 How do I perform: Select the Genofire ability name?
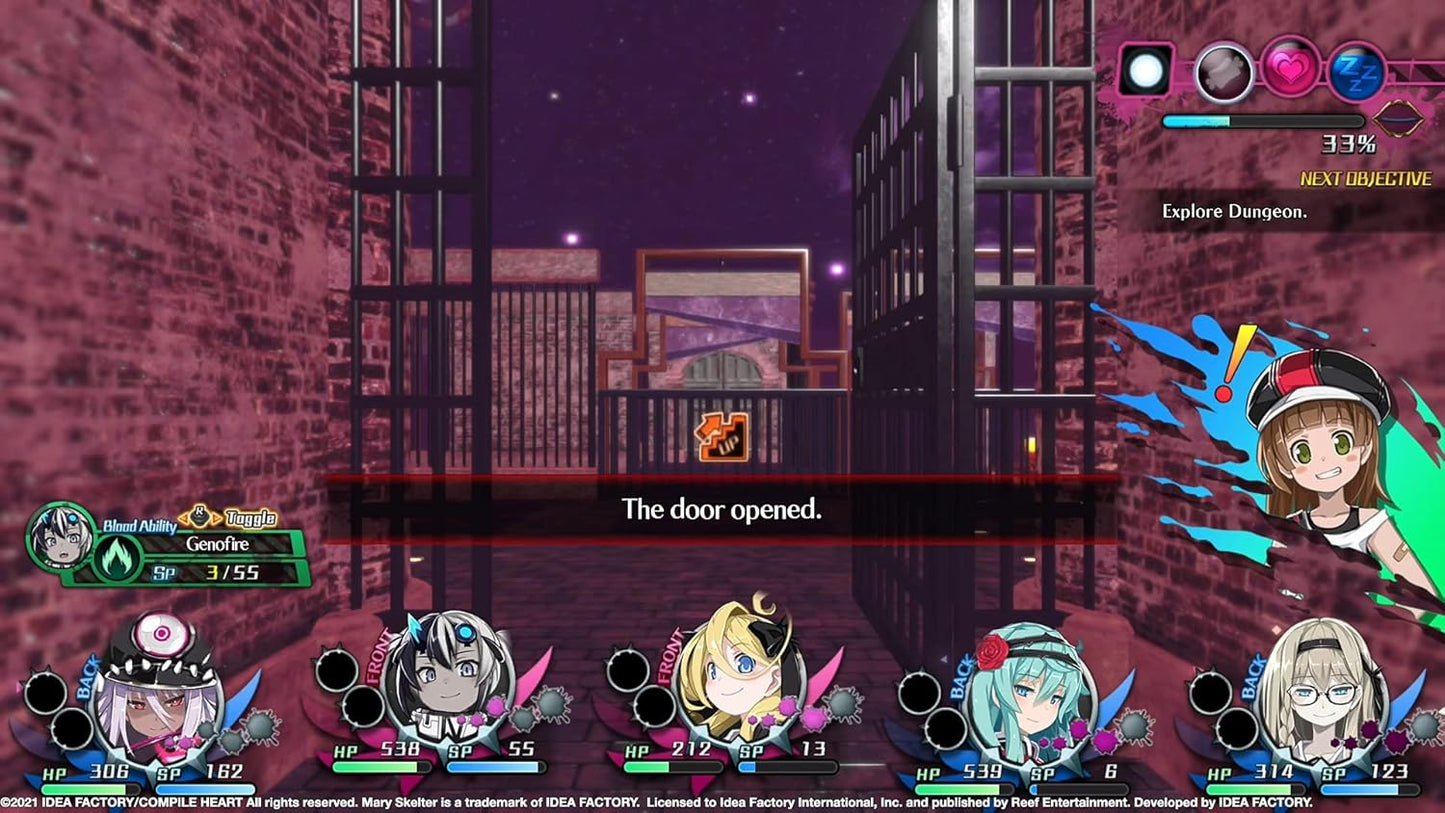point(219,545)
